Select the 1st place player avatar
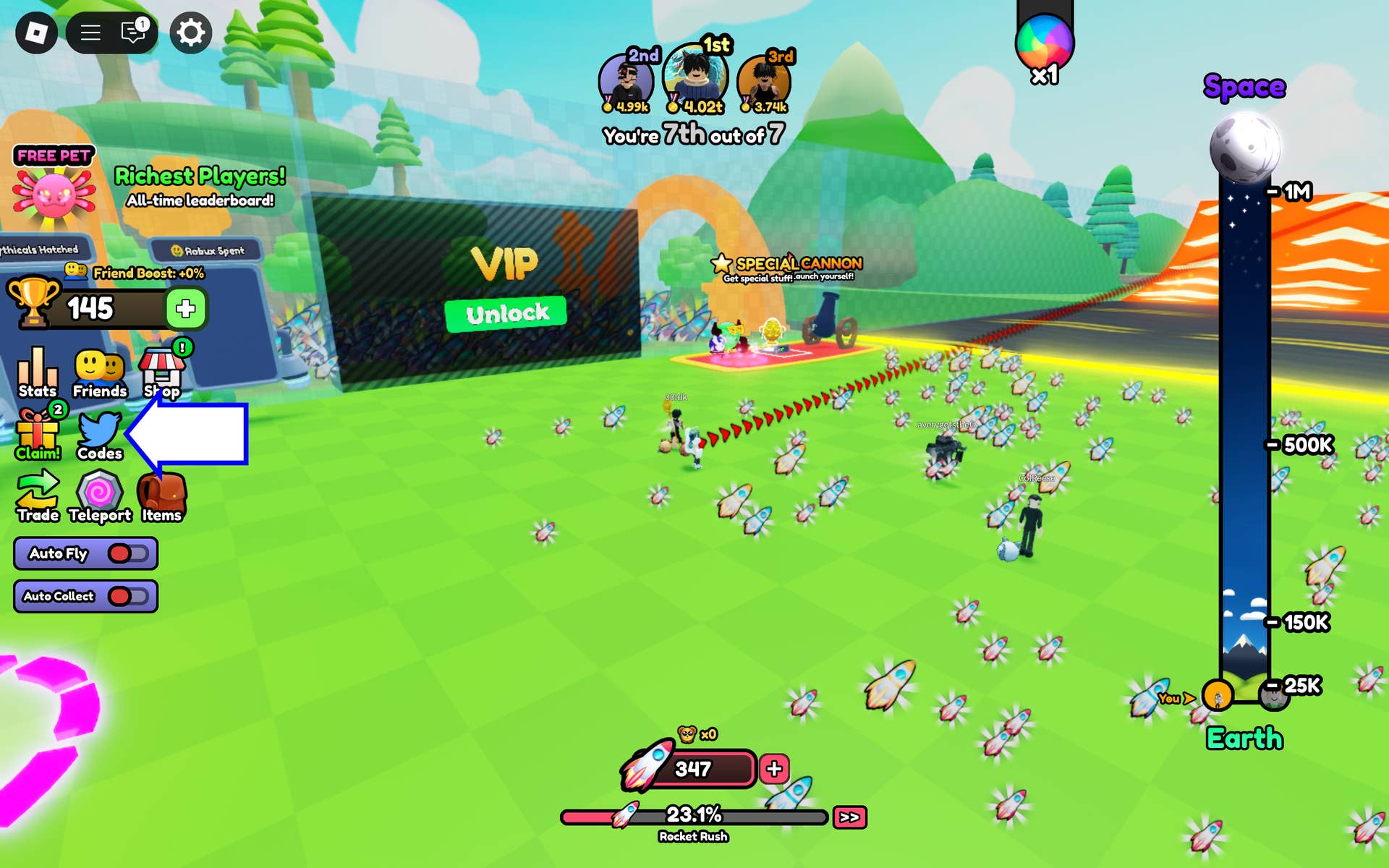 [695, 76]
